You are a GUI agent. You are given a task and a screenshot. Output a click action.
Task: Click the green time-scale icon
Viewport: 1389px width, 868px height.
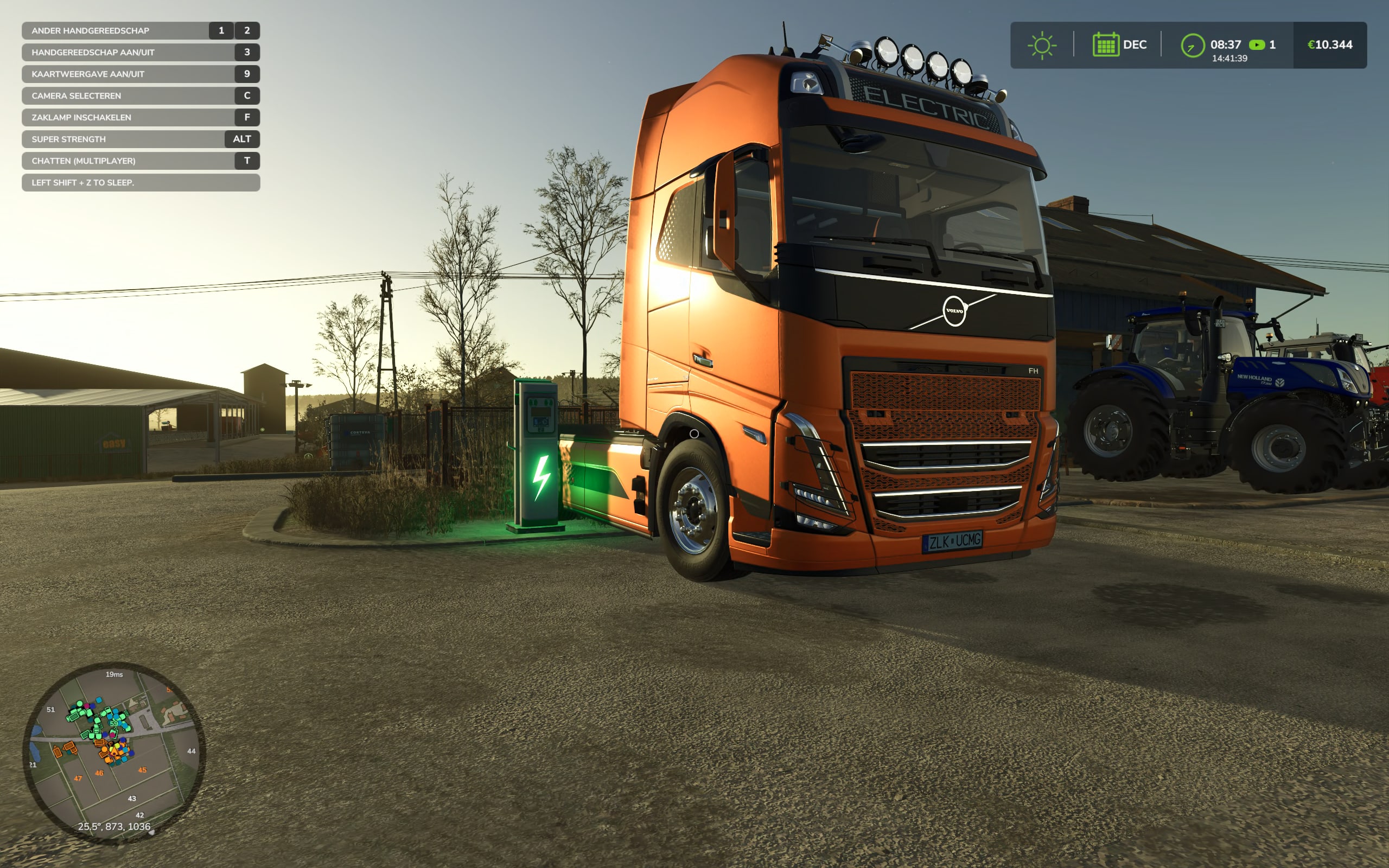click(1257, 45)
